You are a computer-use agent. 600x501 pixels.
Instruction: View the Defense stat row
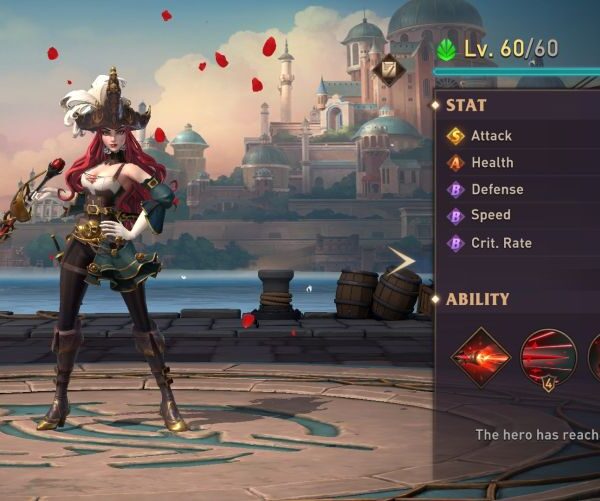click(497, 190)
